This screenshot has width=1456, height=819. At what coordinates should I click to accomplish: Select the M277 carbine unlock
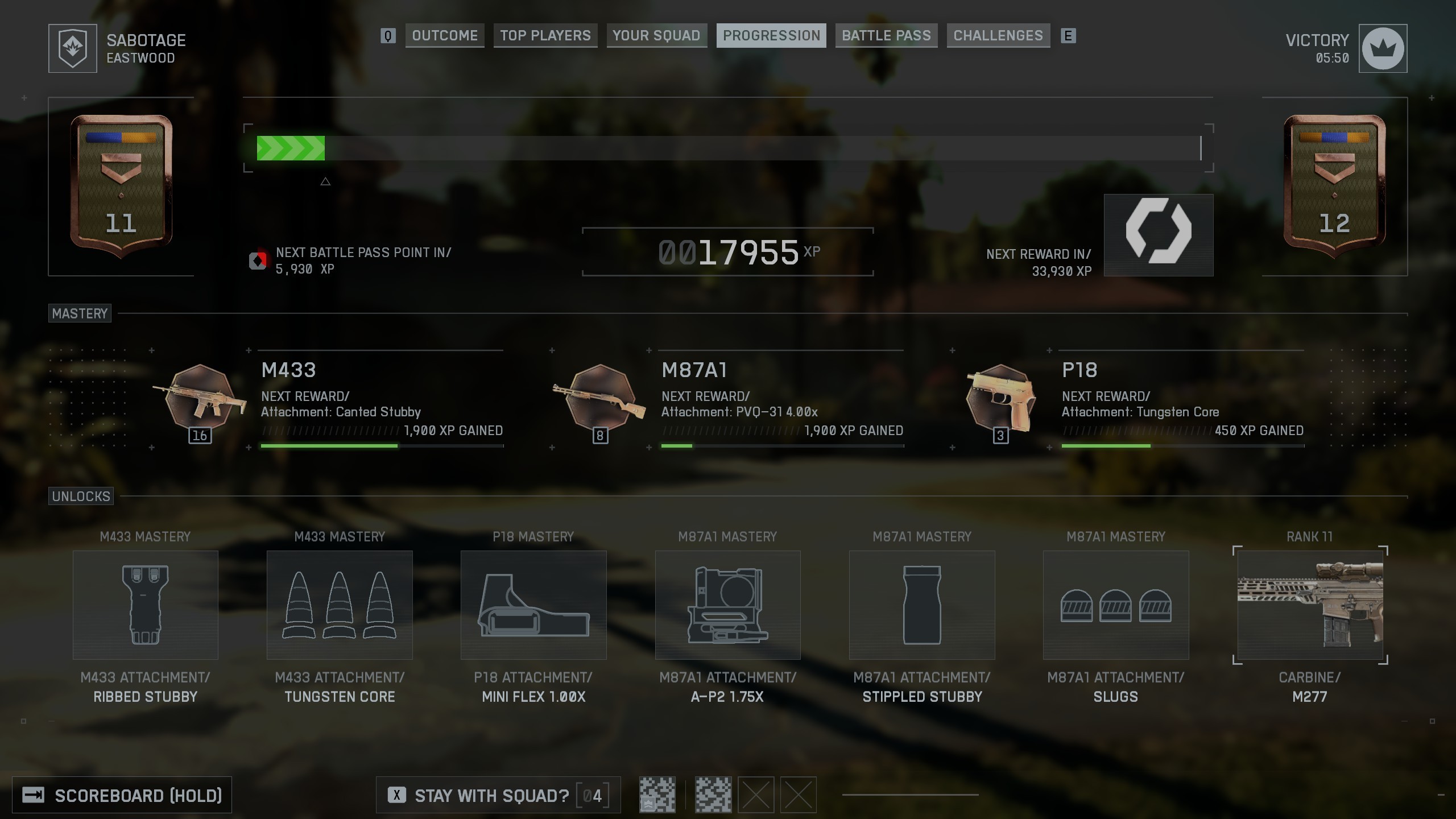[1310, 605]
